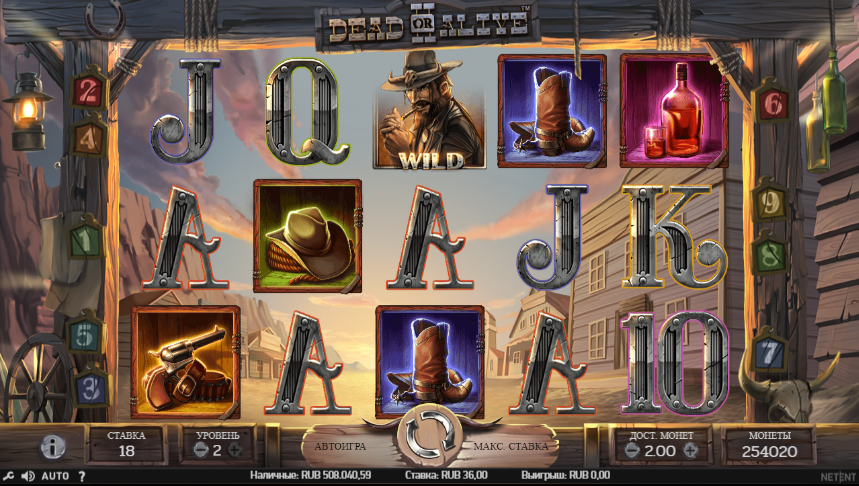Select payline number 7 marker
The height and width of the screenshot is (486, 859).
click(x=768, y=352)
